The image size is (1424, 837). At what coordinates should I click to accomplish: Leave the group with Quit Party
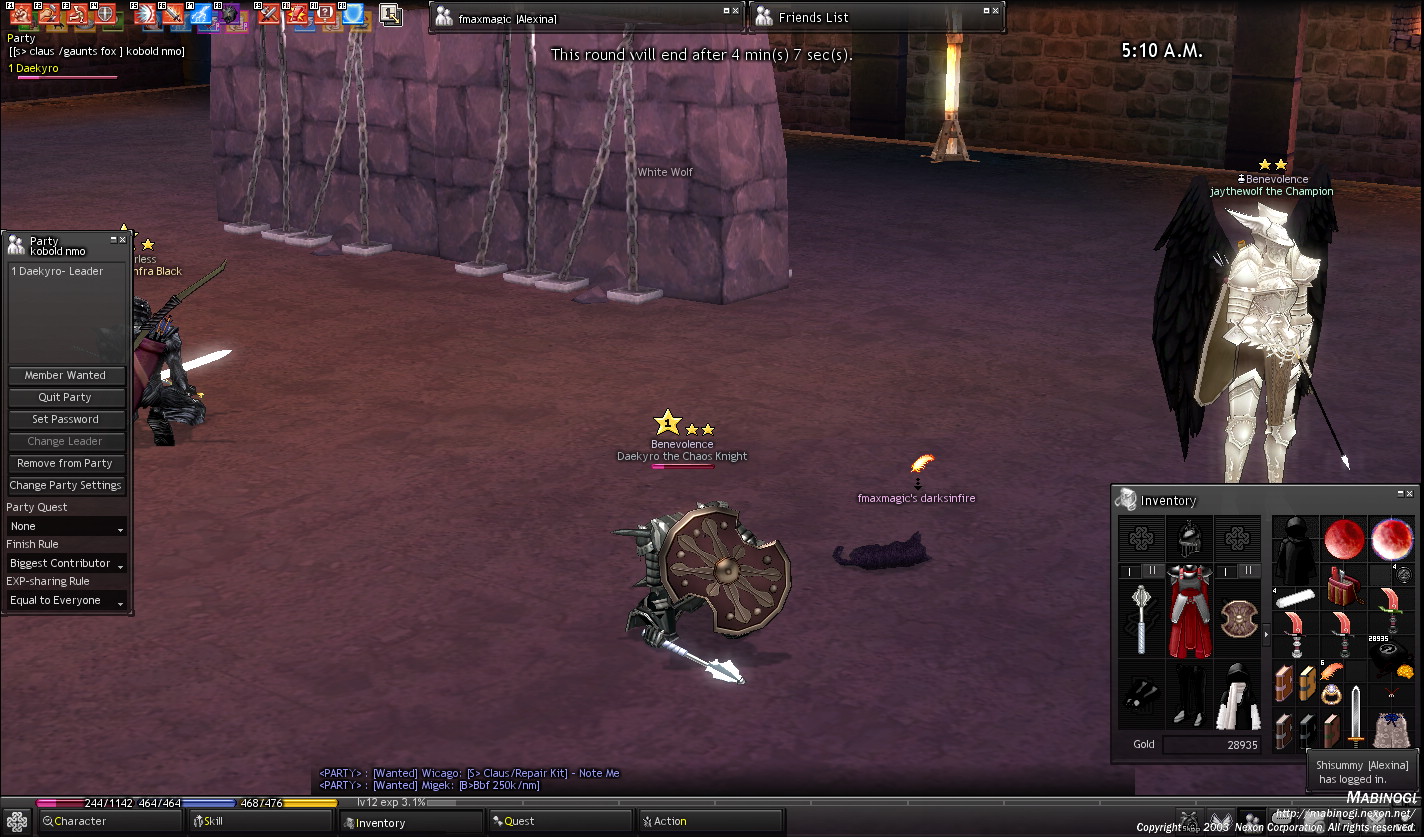click(x=66, y=398)
